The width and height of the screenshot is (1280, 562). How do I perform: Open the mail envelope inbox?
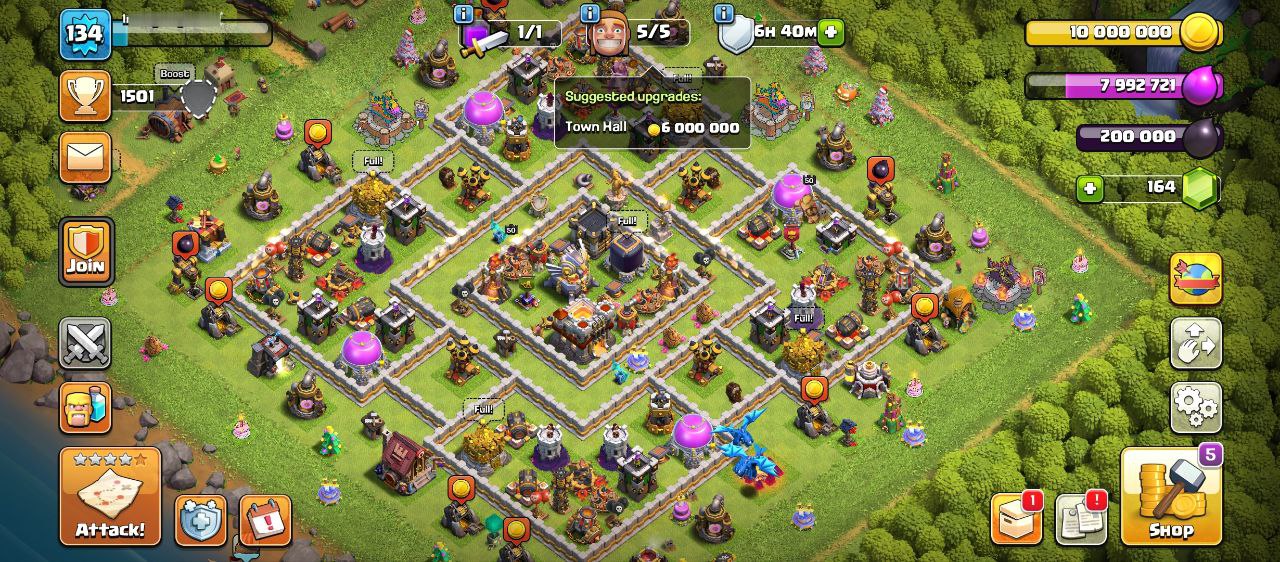pyautogui.click(x=85, y=157)
